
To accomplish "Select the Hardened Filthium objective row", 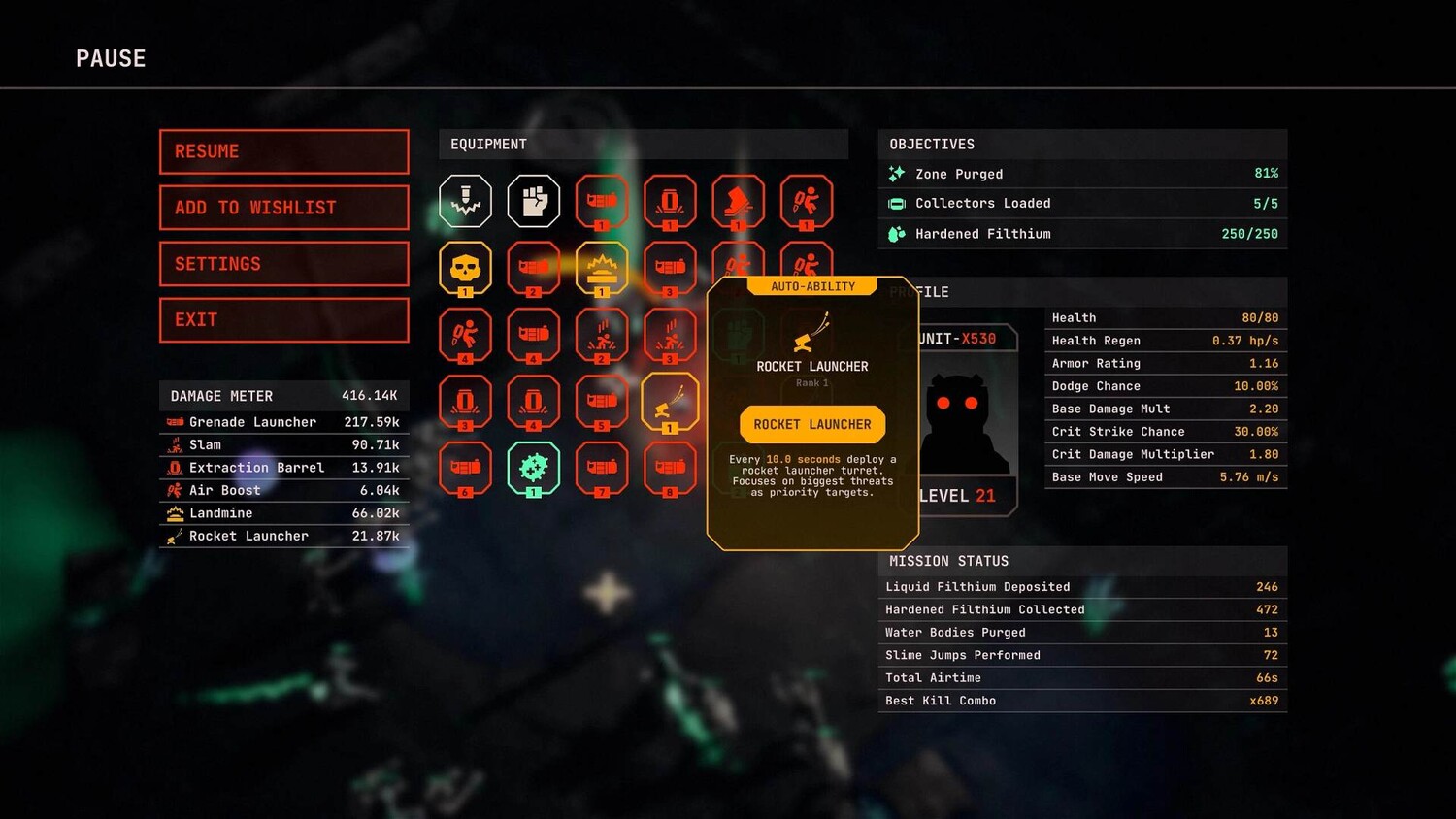I will (1082, 234).
